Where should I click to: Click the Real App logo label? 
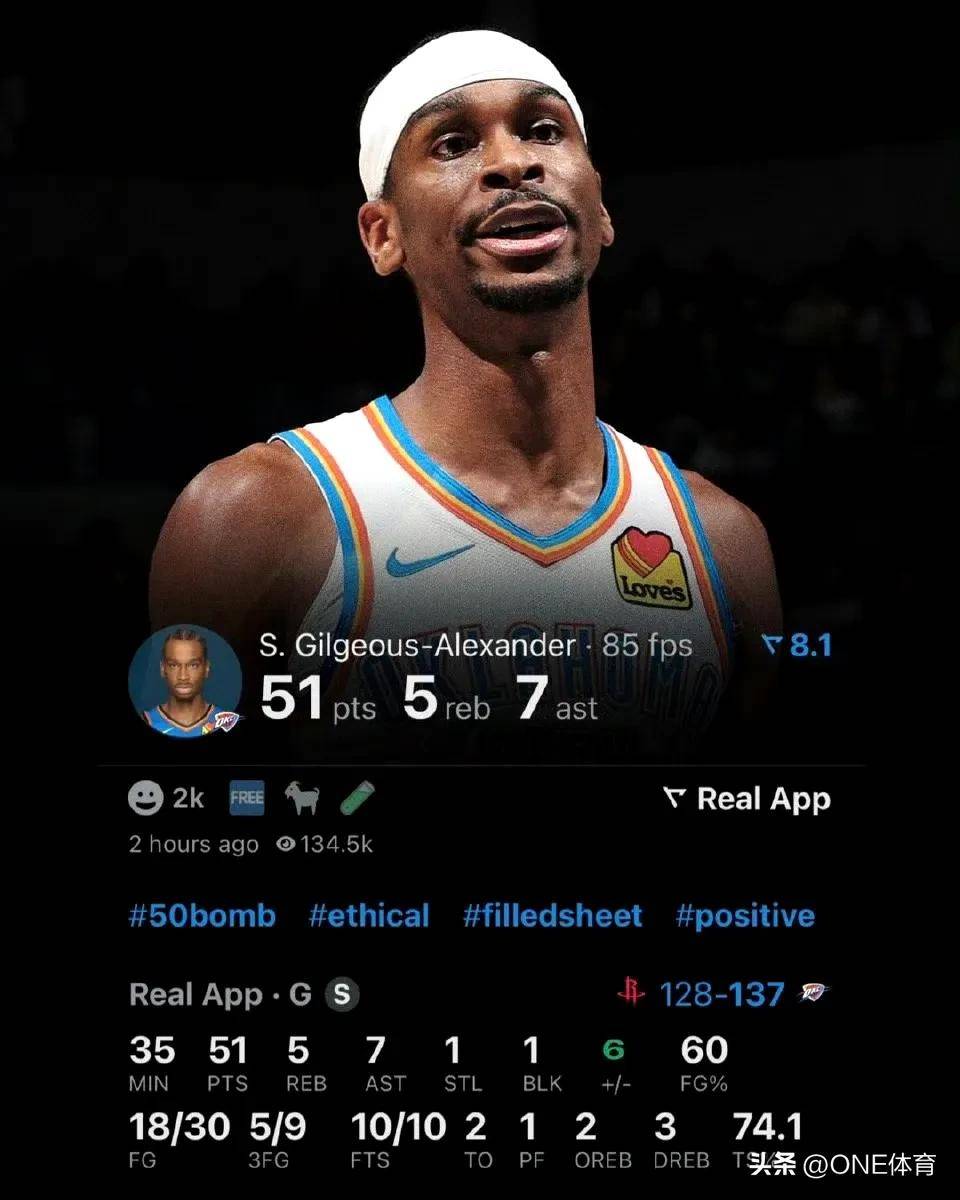pyautogui.click(x=746, y=799)
